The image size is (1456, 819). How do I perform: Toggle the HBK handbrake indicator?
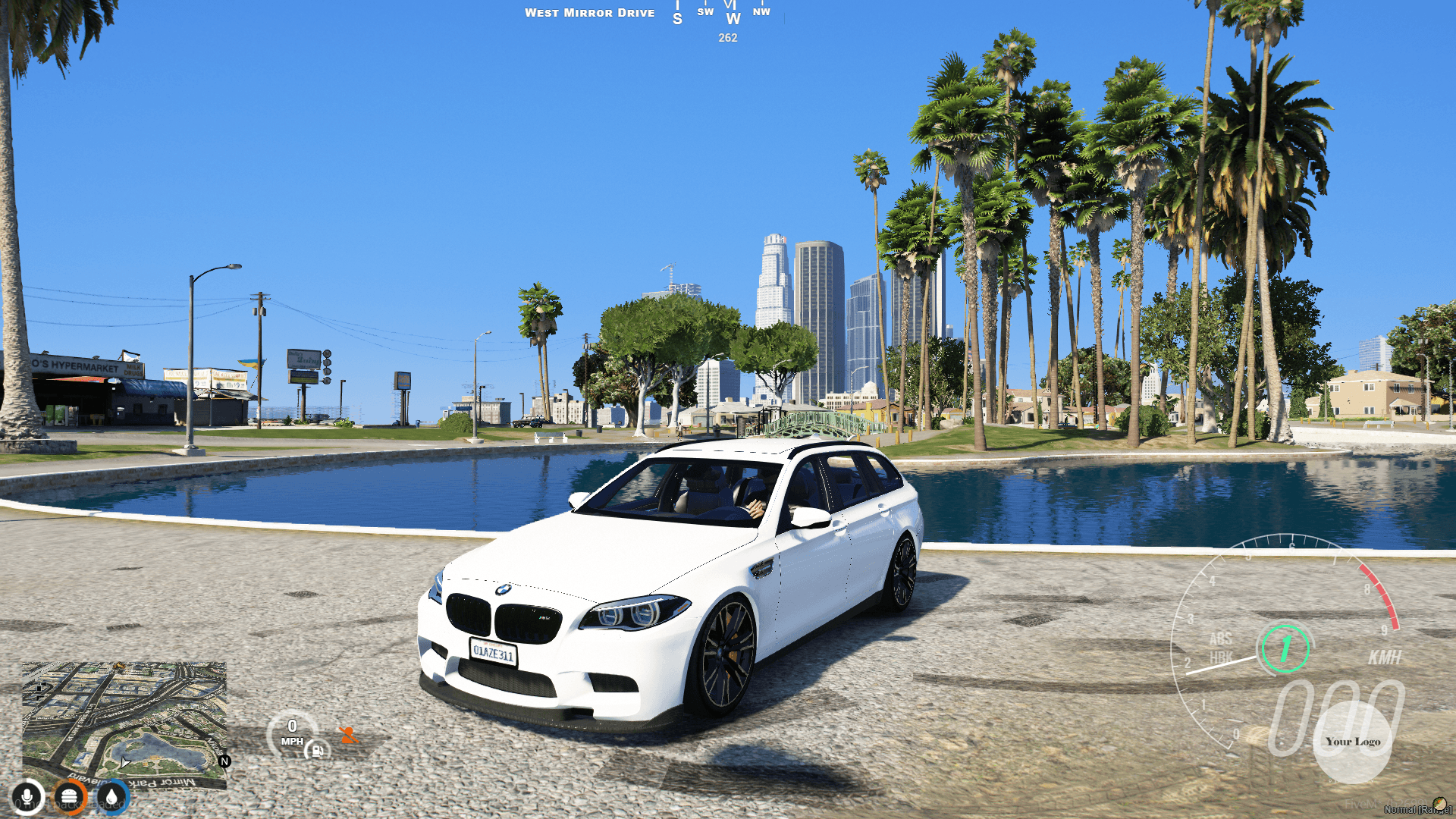(1222, 655)
